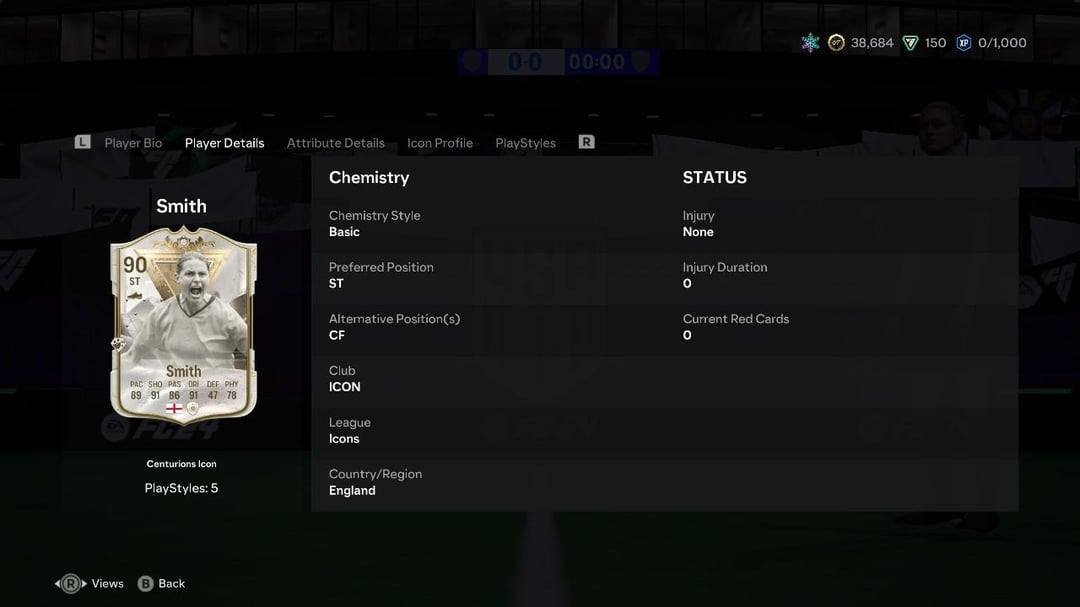Image resolution: width=1080 pixels, height=607 pixels.
Task: Select the Preferred Position row
Action: coord(490,275)
